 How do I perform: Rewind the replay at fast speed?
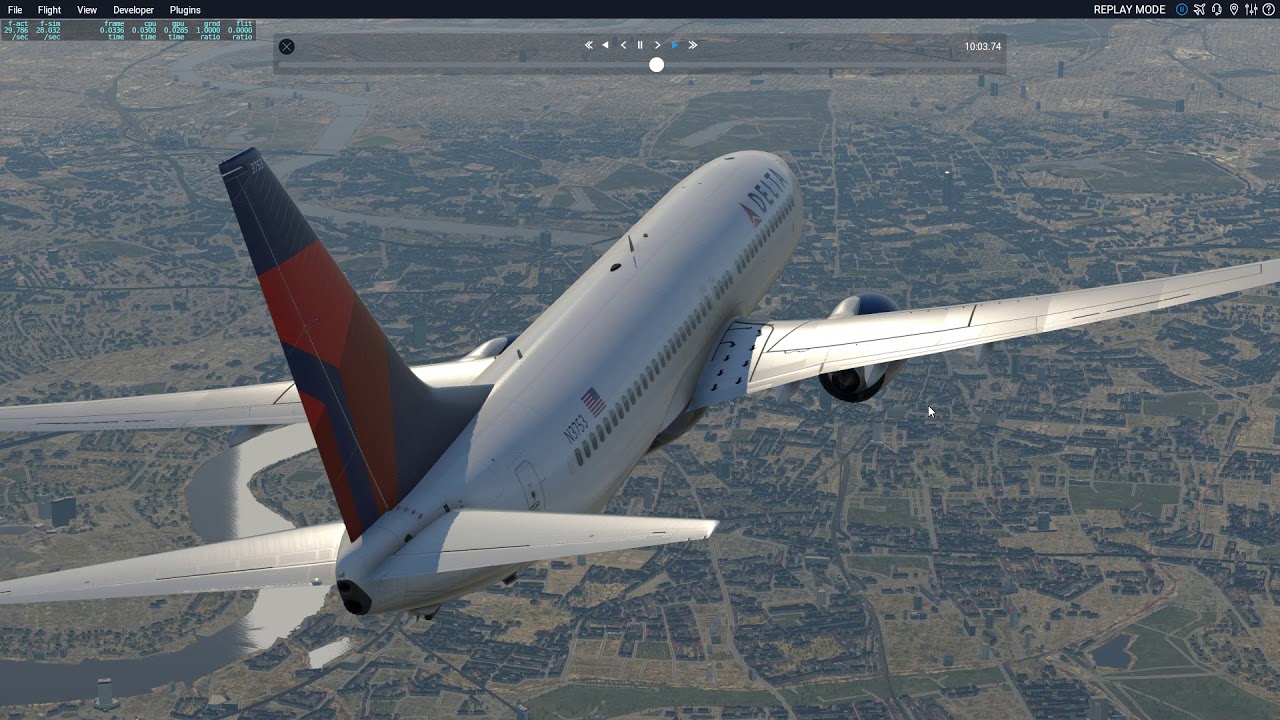(x=589, y=45)
